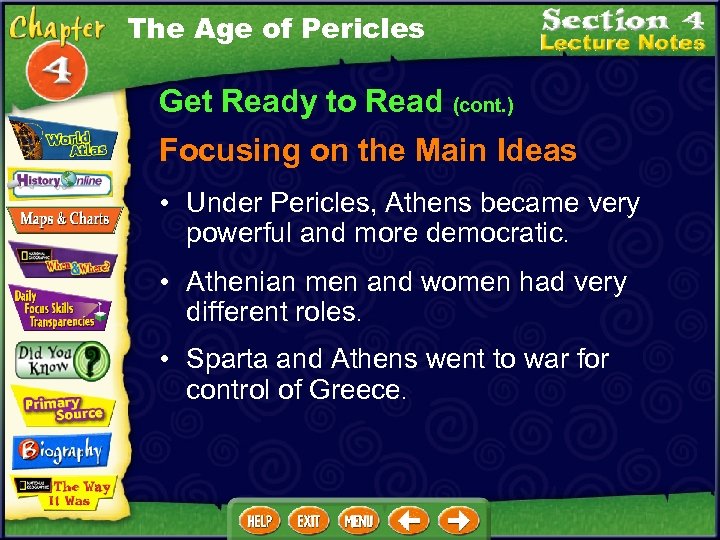
Task: Open The Way It Was feature
Action: click(x=62, y=493)
